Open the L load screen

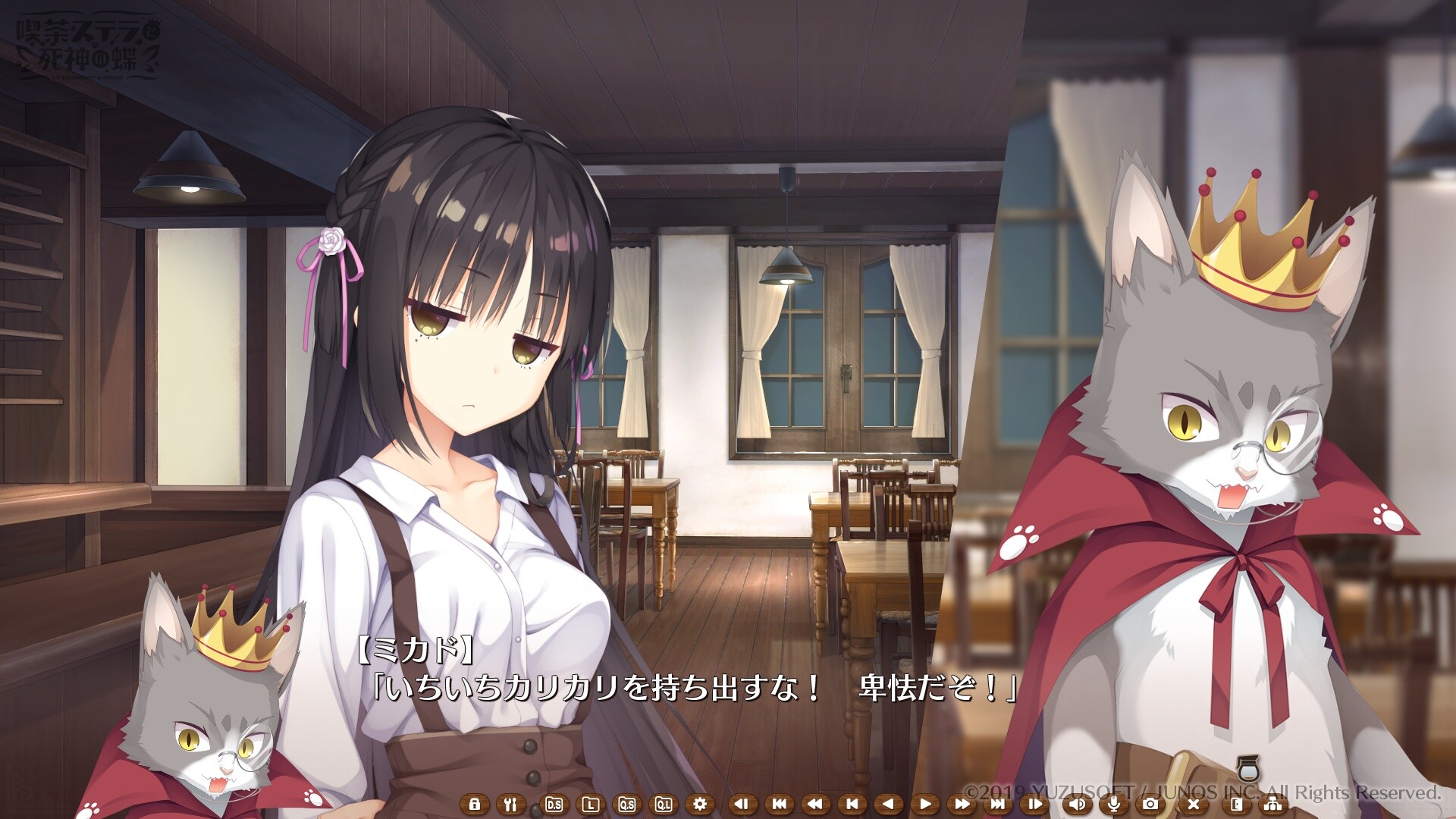591,804
